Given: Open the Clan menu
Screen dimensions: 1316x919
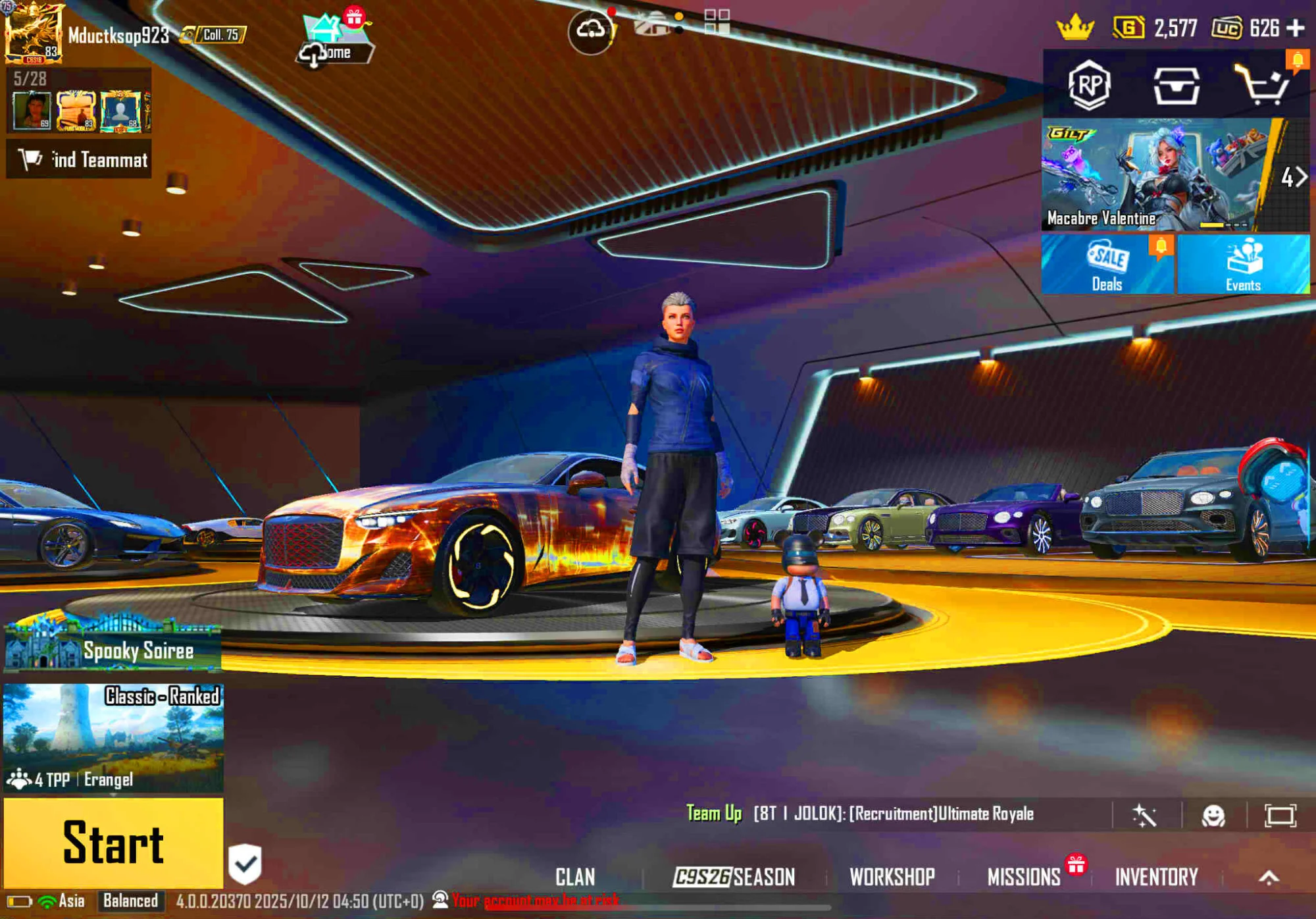Looking at the screenshot, I should coord(575,877).
